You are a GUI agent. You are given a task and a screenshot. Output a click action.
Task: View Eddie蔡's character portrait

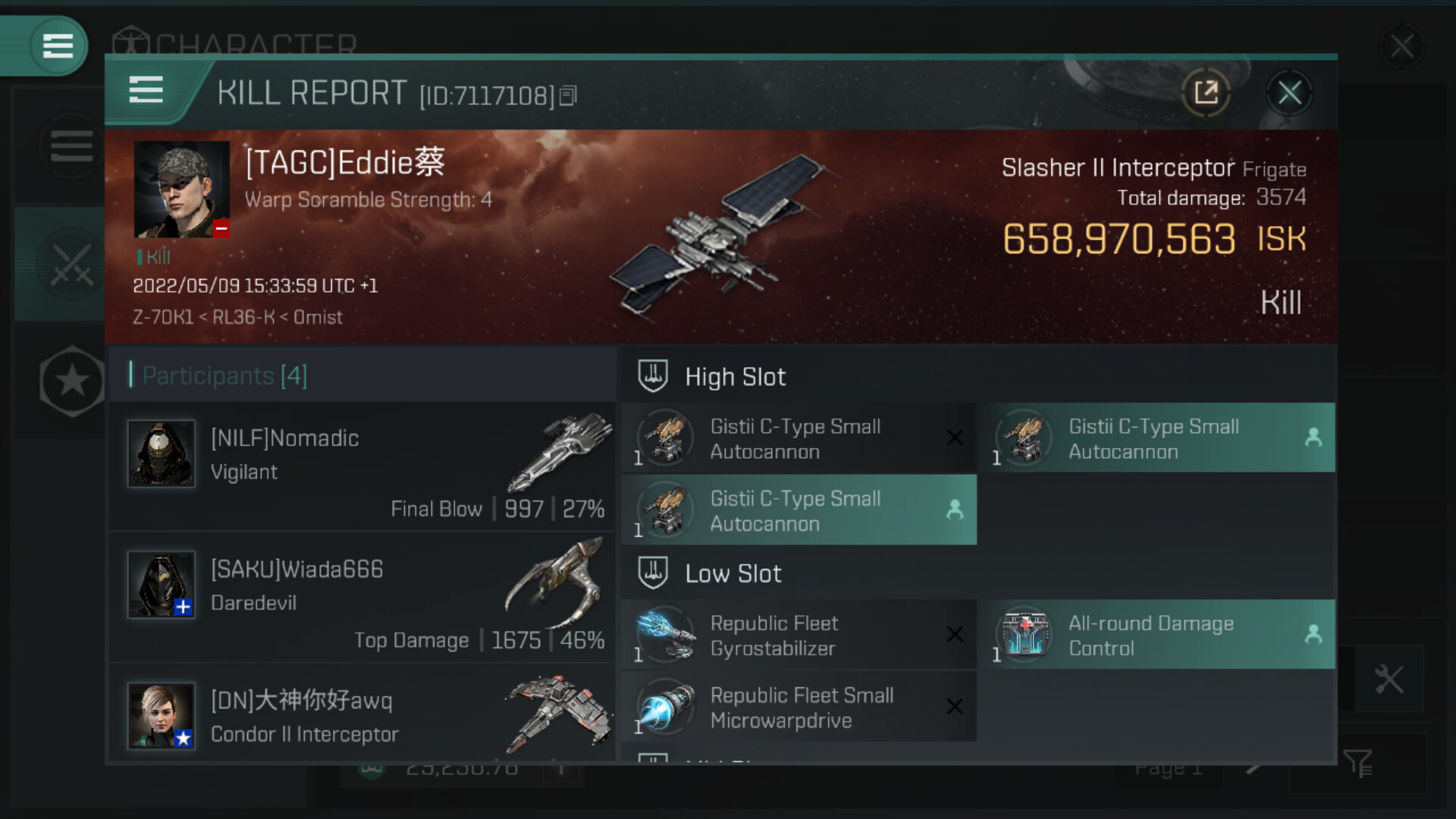(181, 190)
